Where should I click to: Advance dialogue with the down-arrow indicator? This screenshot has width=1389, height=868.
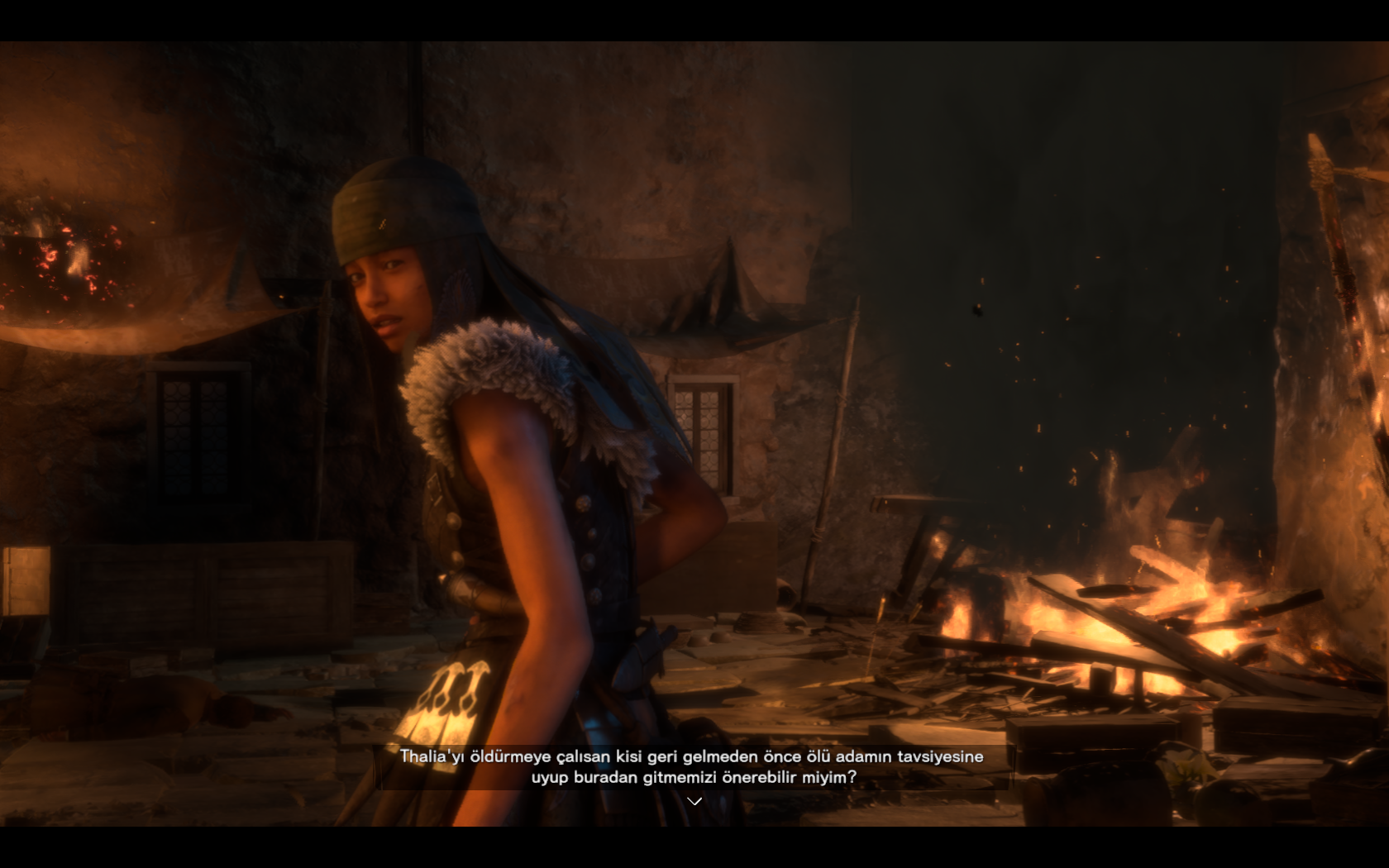[694, 801]
